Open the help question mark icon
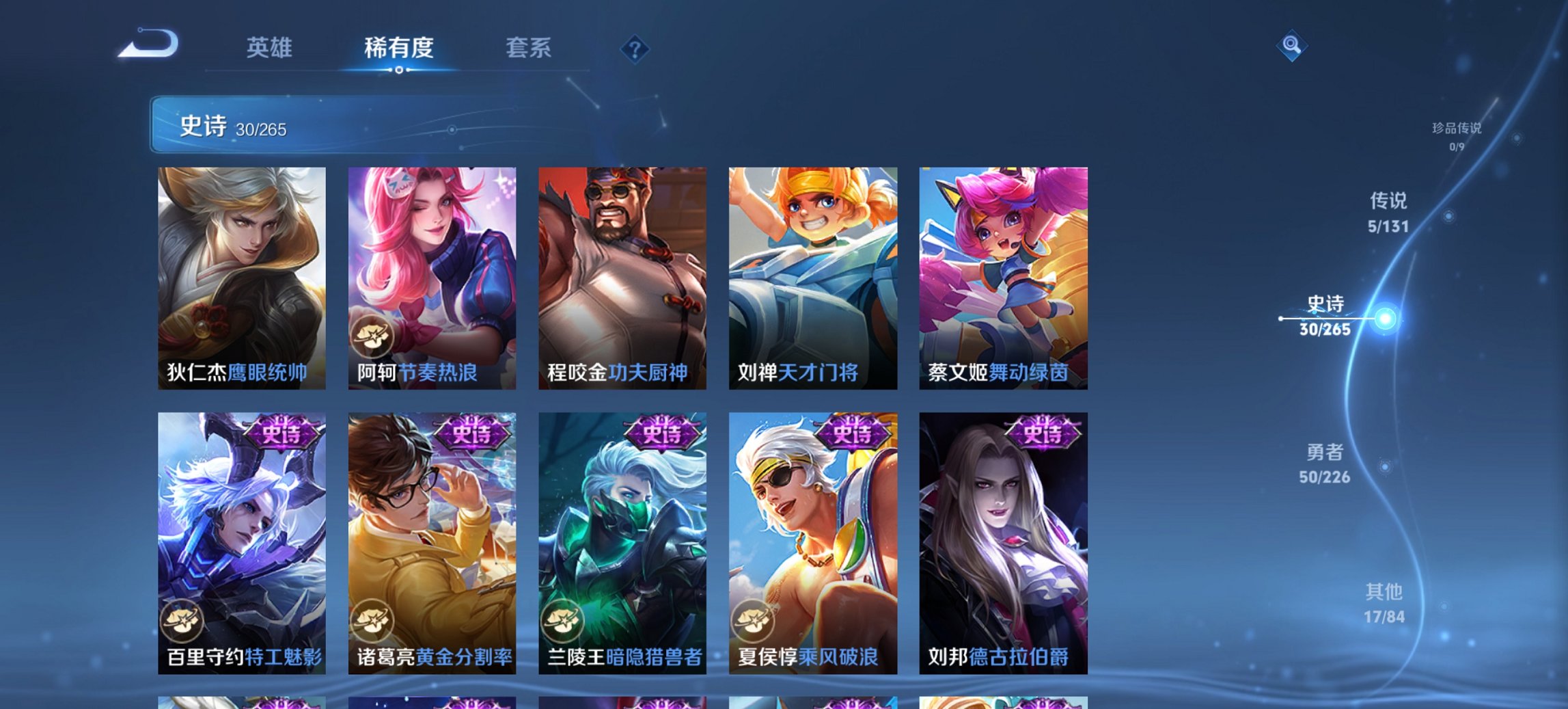Viewport: 1568px width, 709px height. [635, 49]
